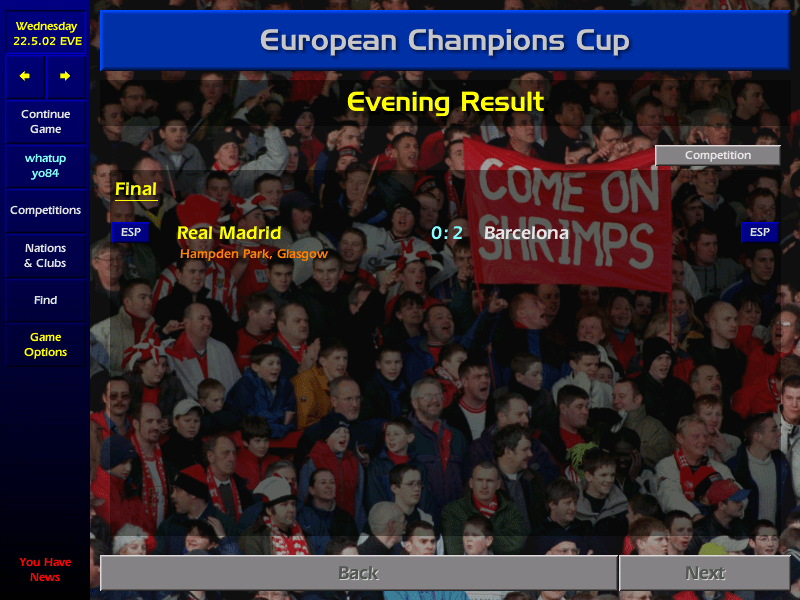Click the Back button
800x600 pixels.
tap(358, 573)
